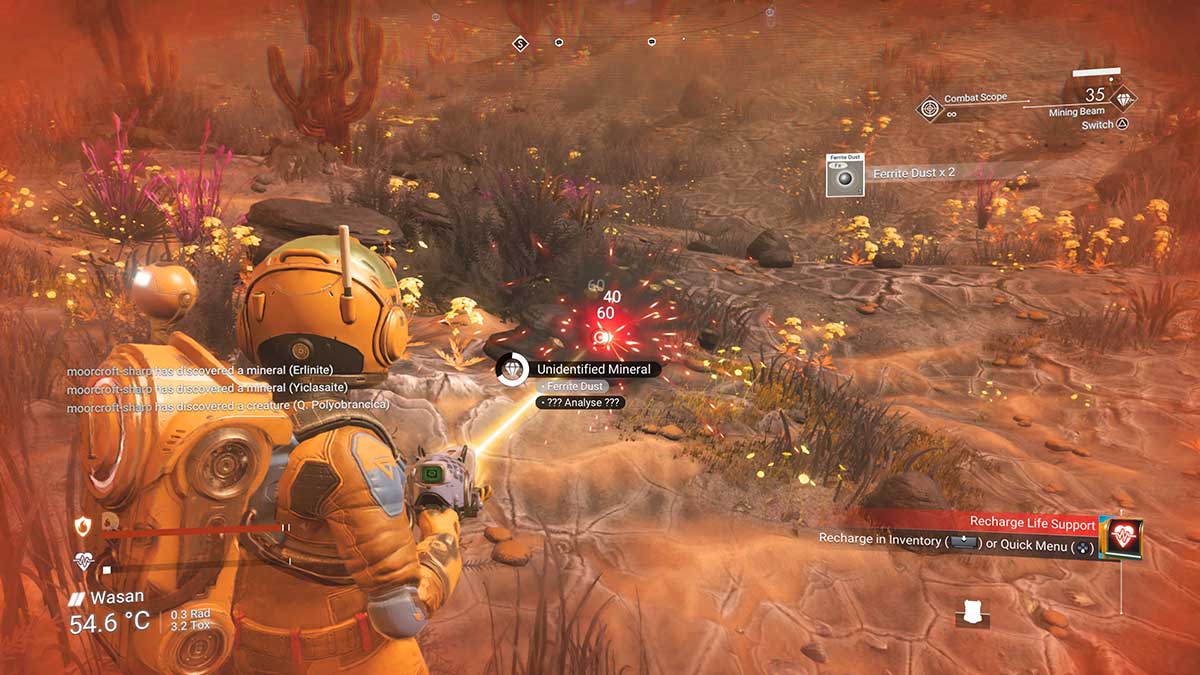Click the life support heartbeat icon
The image size is (1200, 675).
[84, 562]
